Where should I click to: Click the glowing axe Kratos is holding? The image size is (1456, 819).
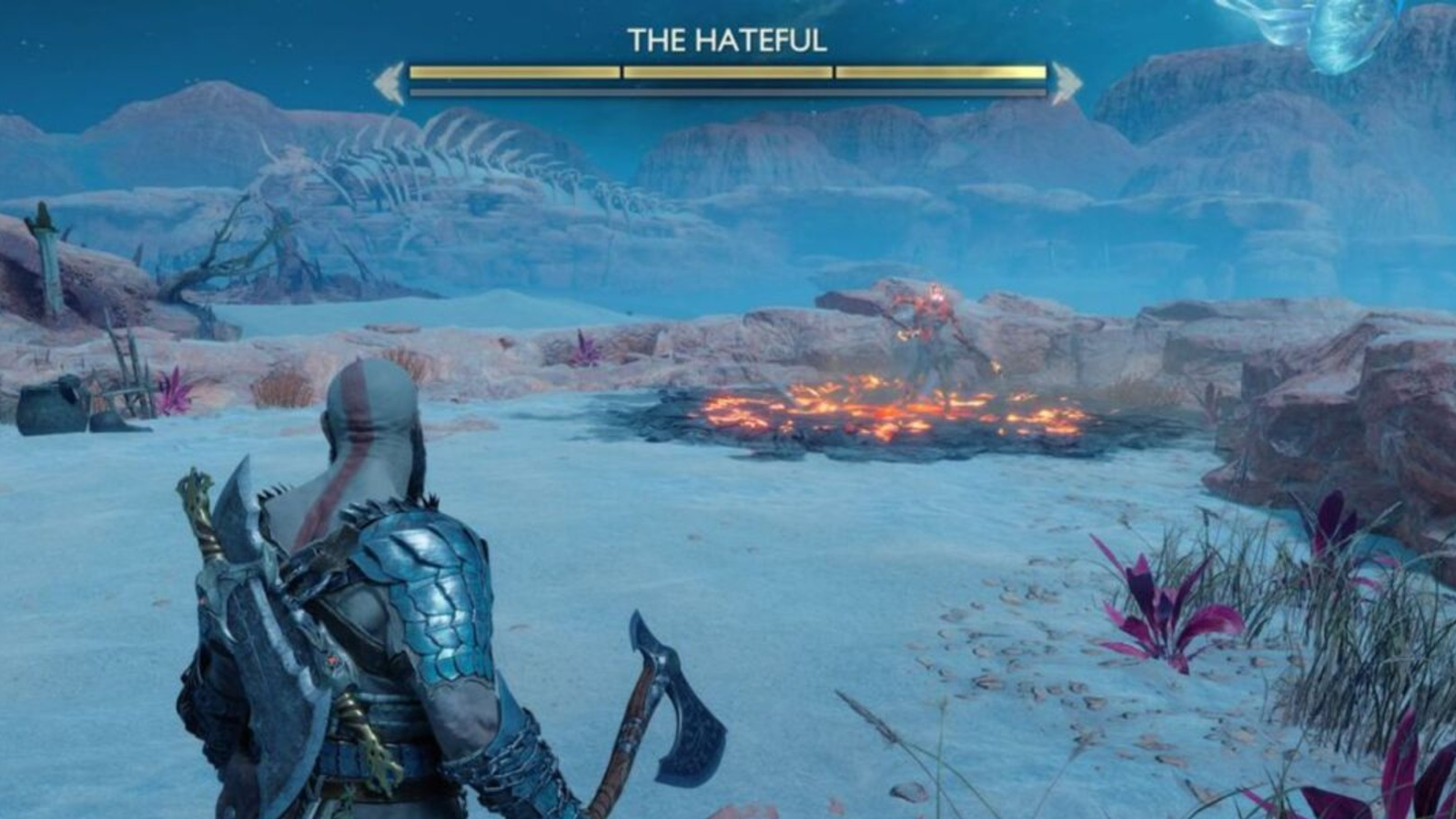point(669,692)
